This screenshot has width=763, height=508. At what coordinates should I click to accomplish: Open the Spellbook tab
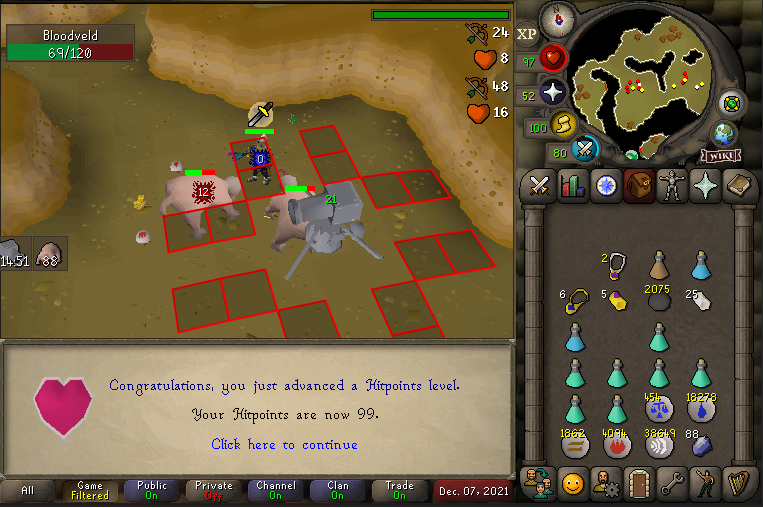(x=740, y=186)
